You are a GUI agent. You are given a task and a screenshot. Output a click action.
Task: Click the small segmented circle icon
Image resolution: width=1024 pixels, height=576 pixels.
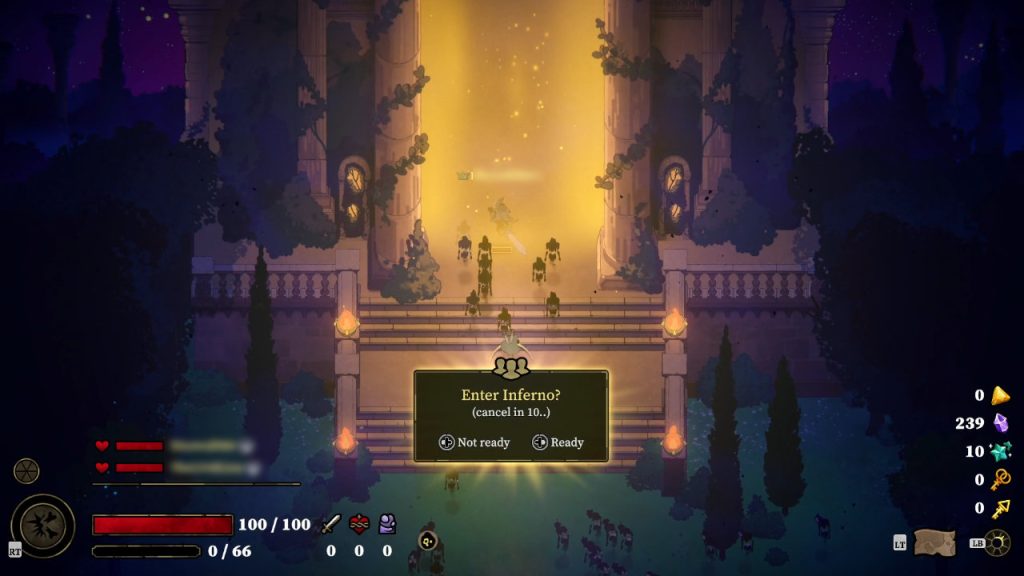pyautogui.click(x=26, y=471)
